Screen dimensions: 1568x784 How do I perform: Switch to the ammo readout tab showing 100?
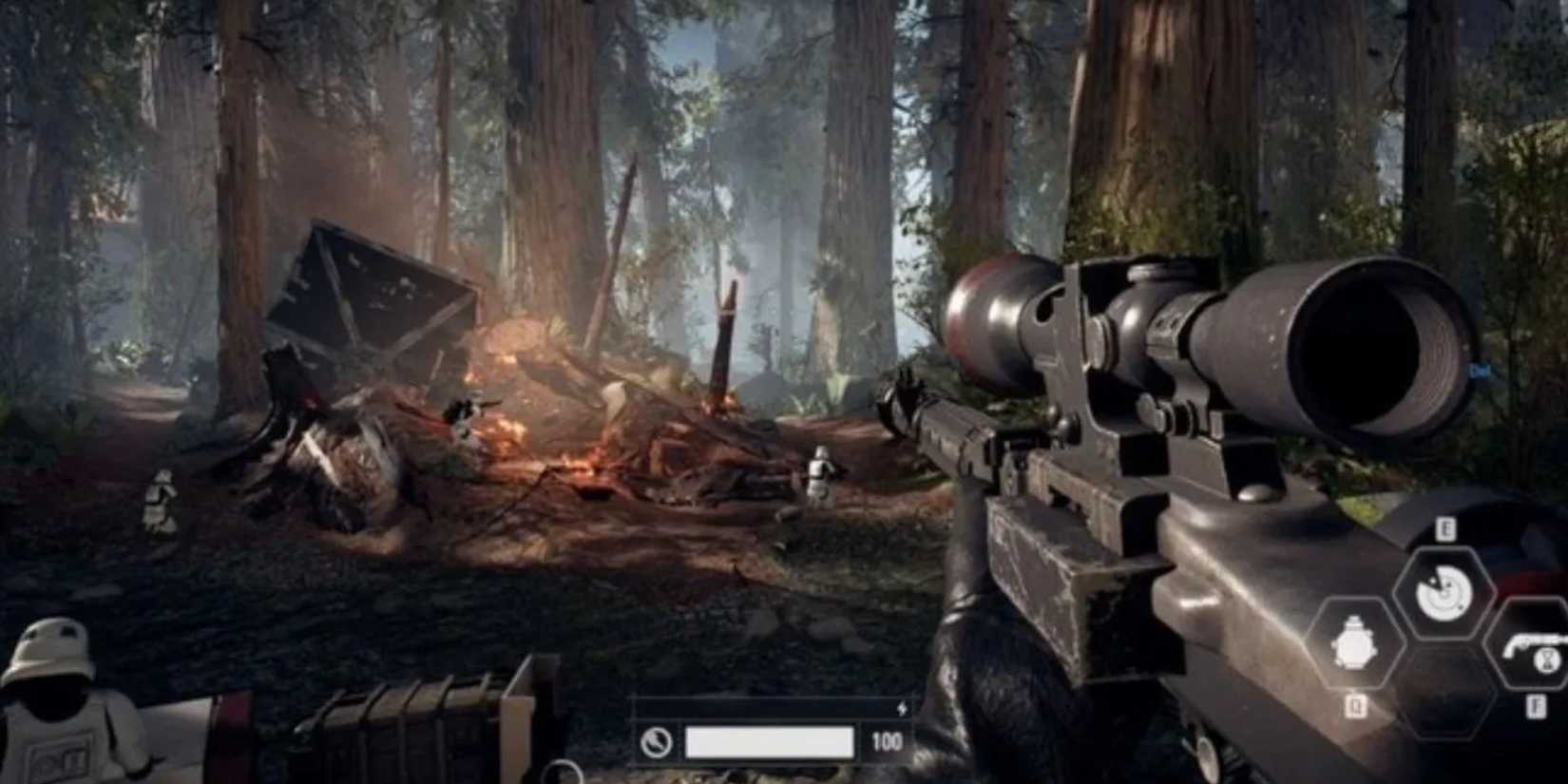(x=888, y=740)
